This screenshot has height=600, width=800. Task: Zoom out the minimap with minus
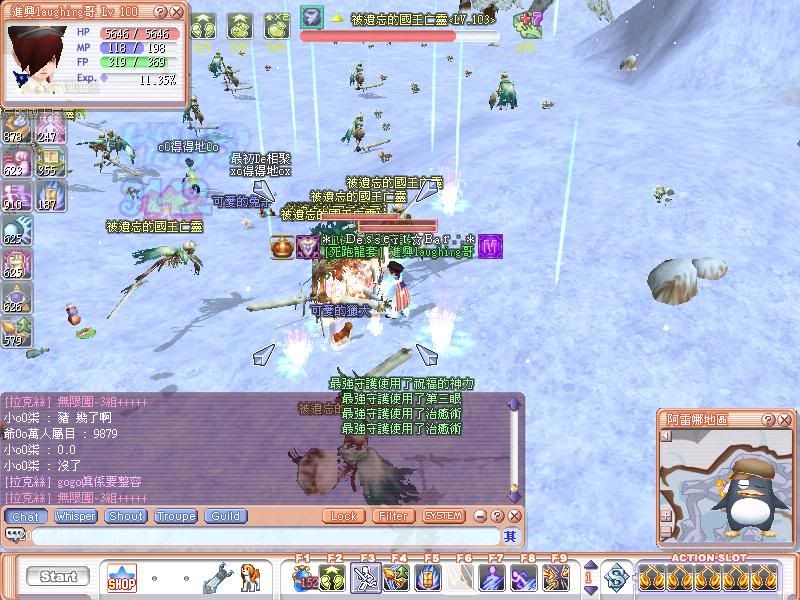pyautogui.click(x=667, y=530)
